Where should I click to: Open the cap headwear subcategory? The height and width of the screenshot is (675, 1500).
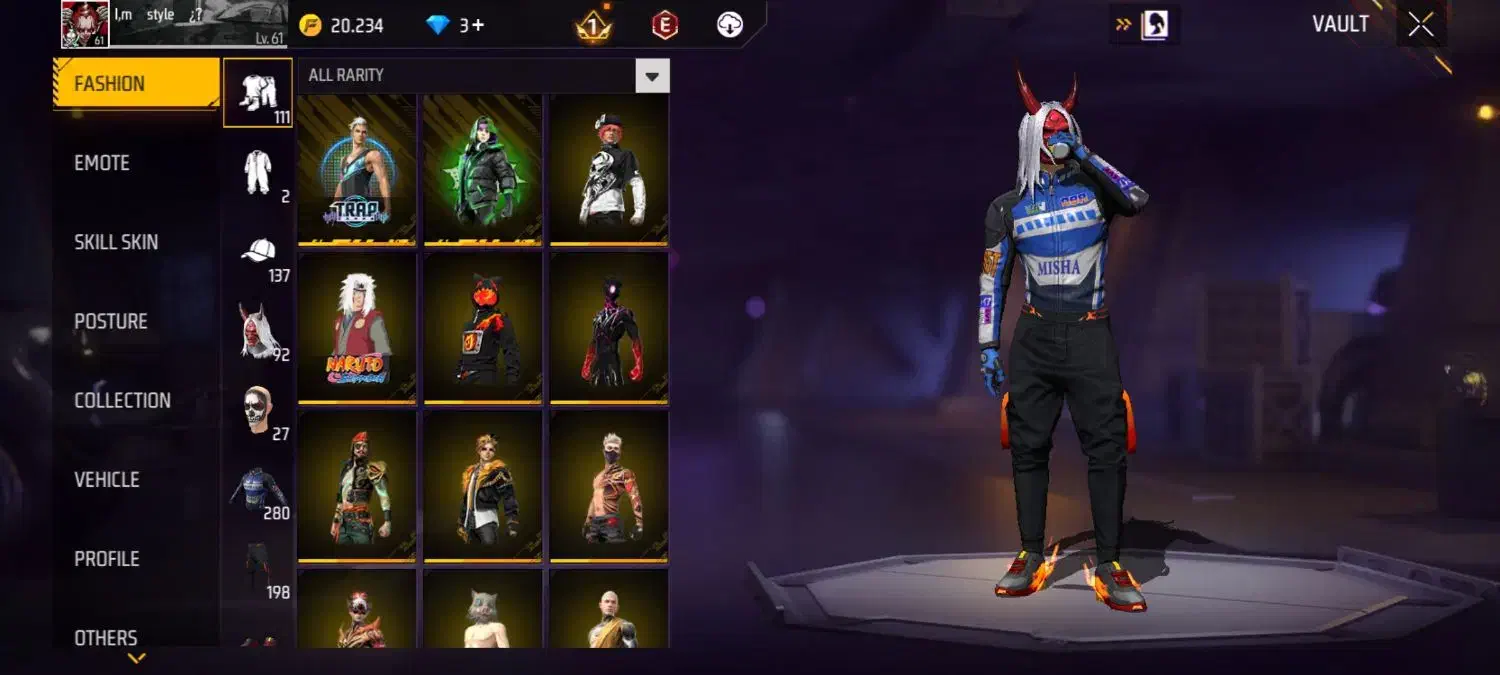click(x=258, y=253)
